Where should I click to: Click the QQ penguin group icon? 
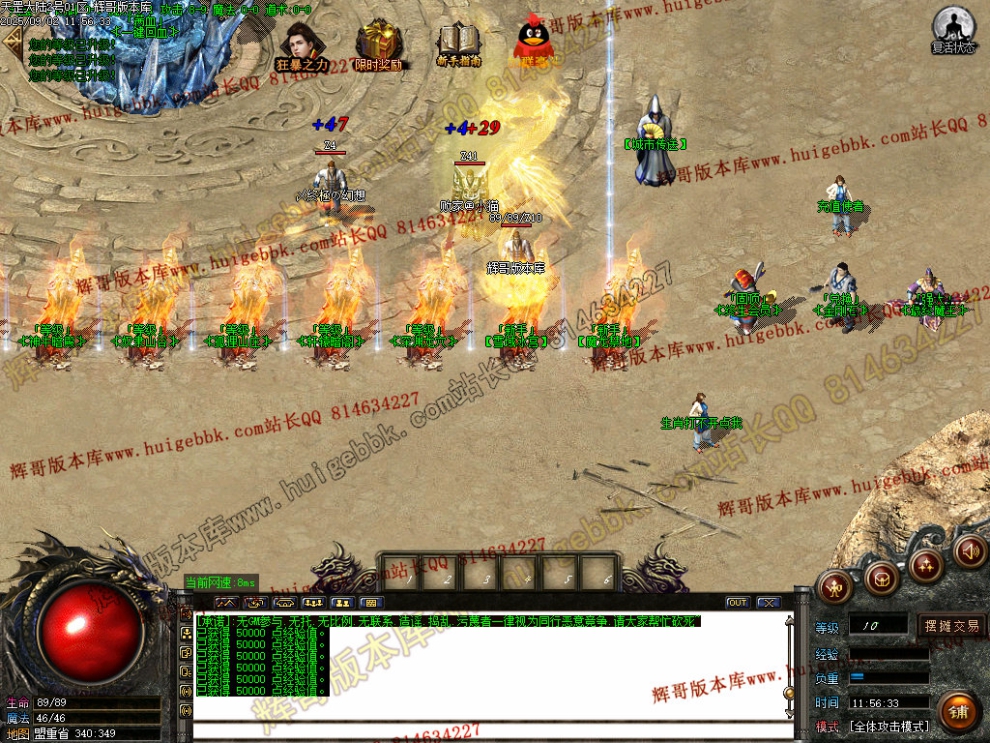point(535,43)
